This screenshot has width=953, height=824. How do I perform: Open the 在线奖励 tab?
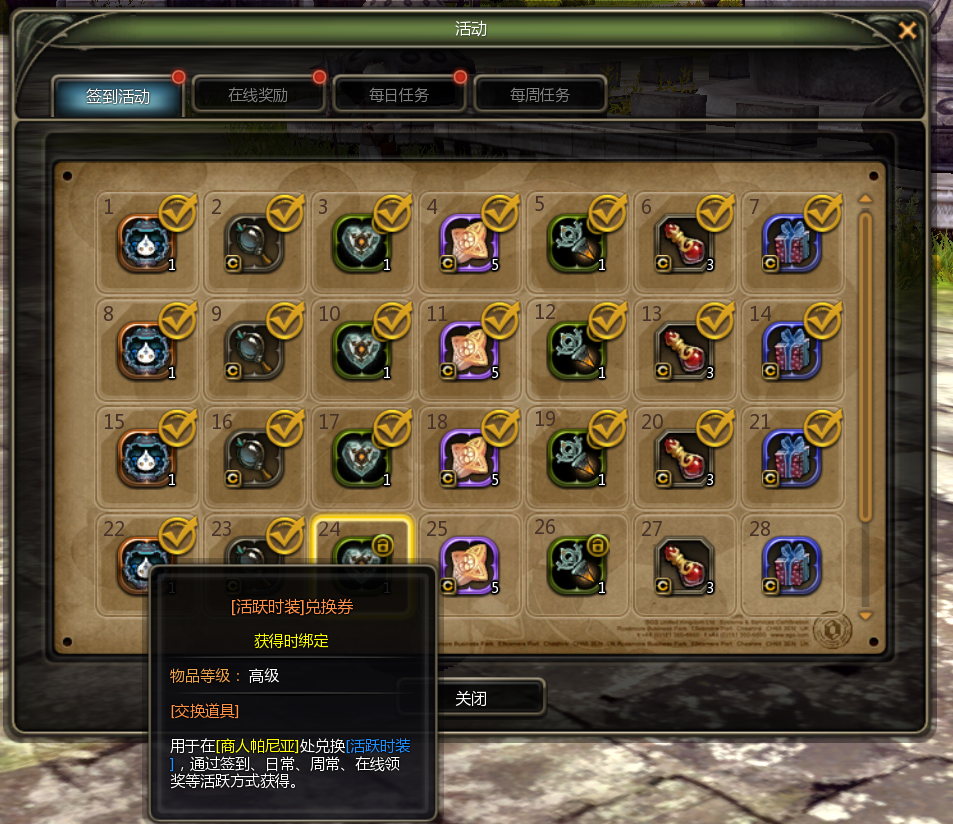click(x=258, y=96)
